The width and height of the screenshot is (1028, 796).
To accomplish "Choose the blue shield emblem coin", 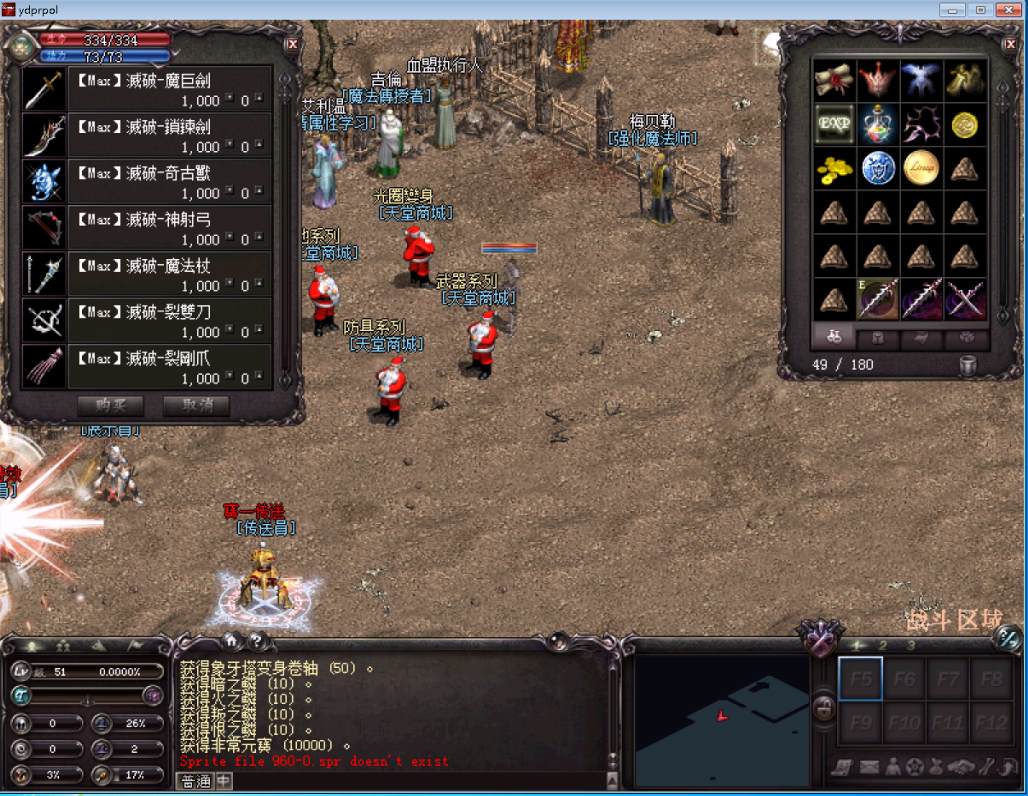I will point(878,168).
